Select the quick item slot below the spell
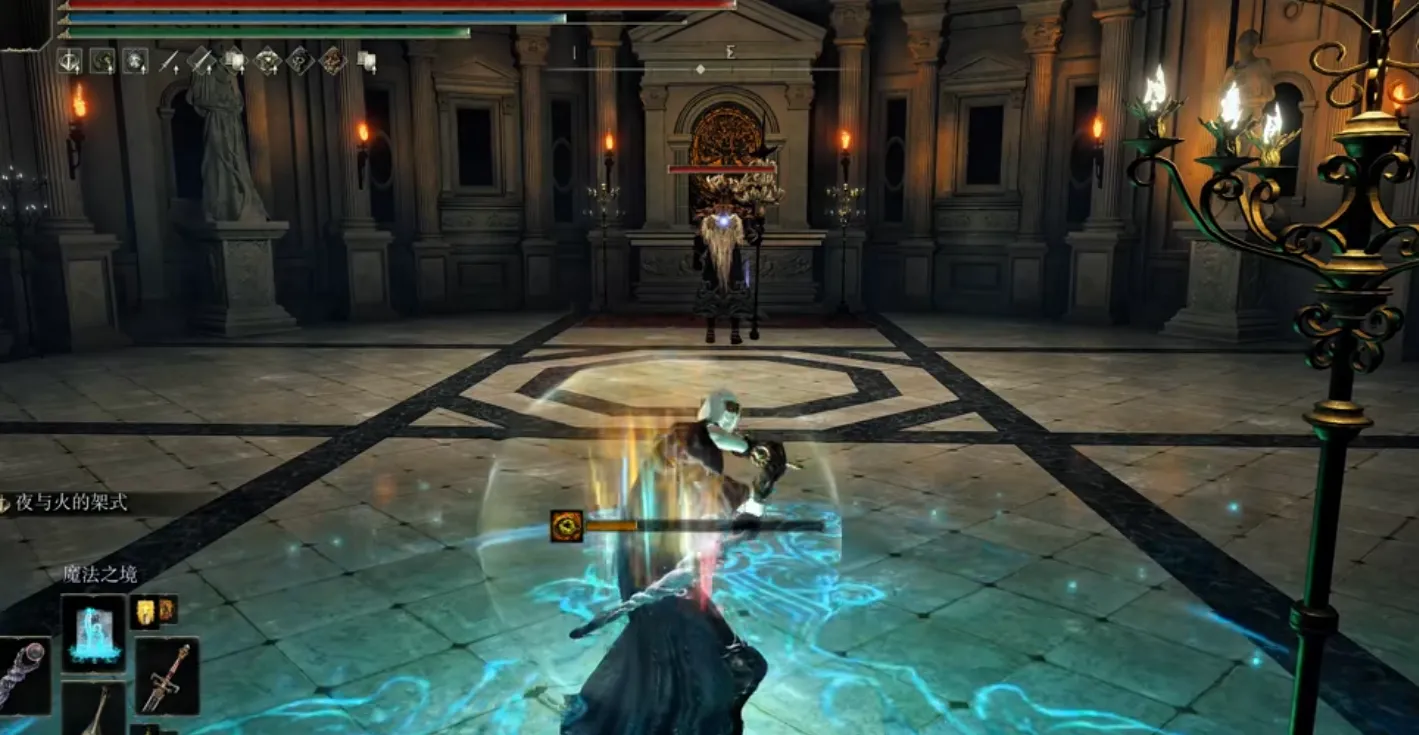 point(94,709)
